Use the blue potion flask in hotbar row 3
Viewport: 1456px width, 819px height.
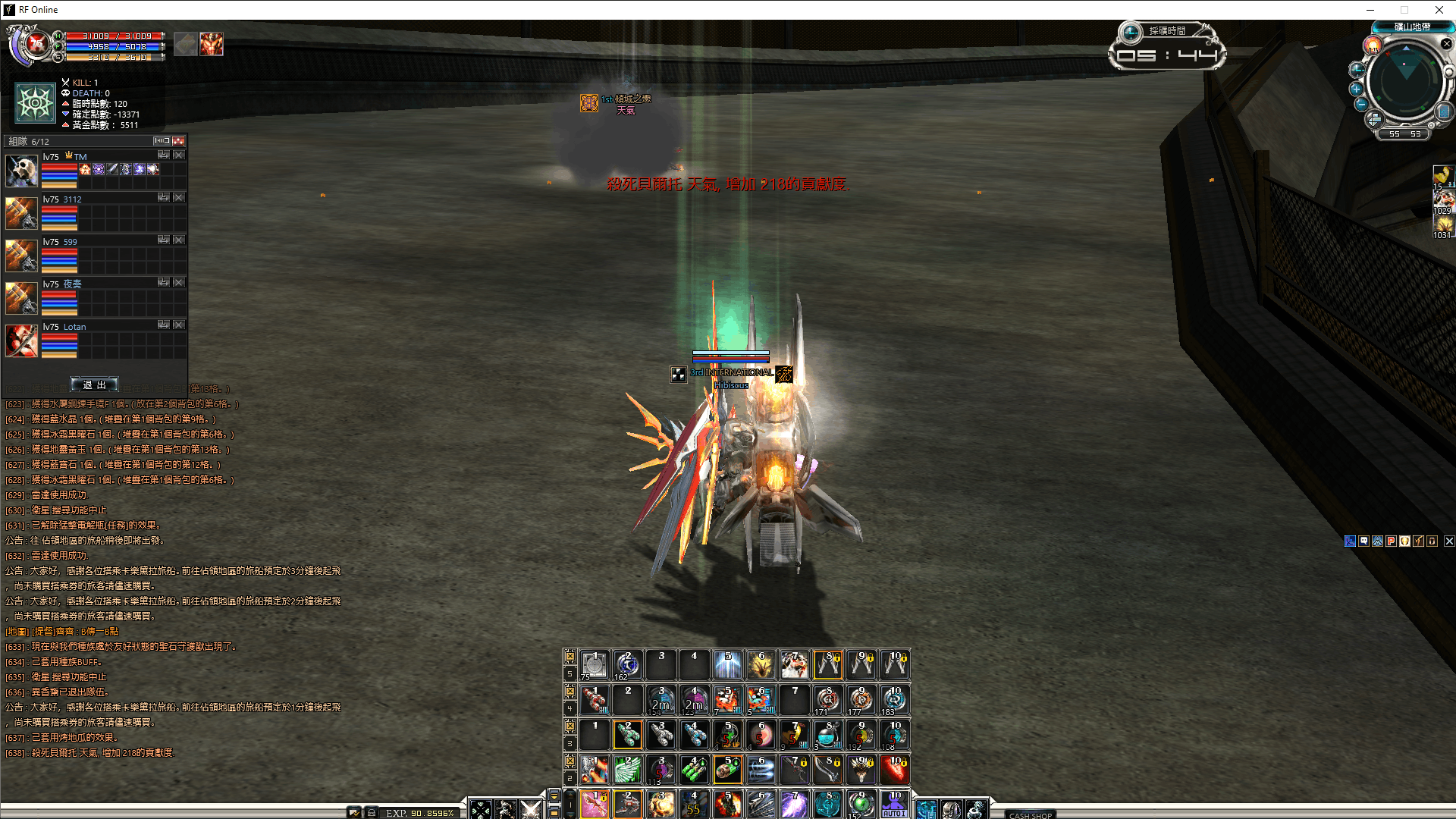point(827,735)
